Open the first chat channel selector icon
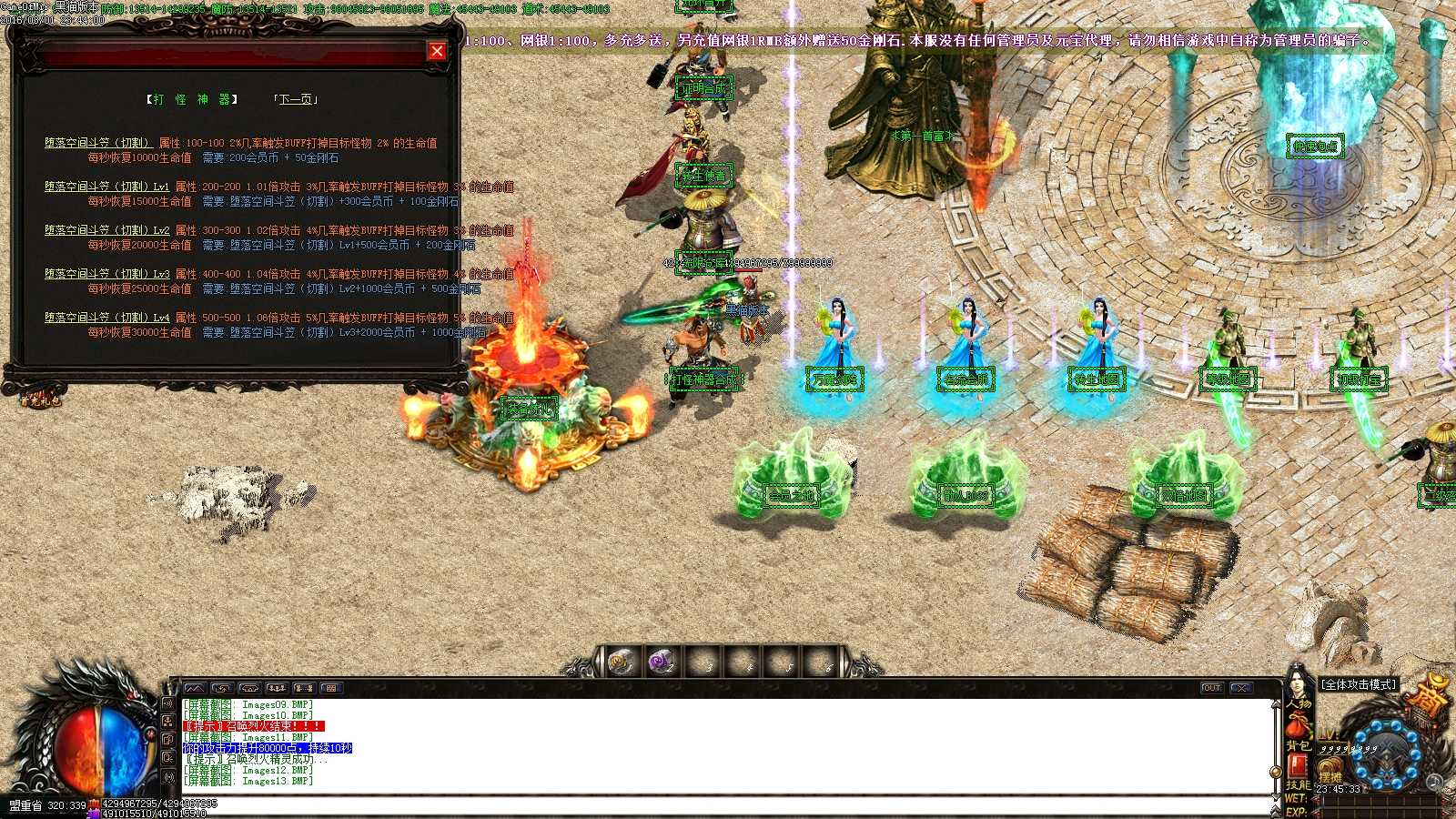Viewport: 1456px width, 819px height. coord(194,688)
